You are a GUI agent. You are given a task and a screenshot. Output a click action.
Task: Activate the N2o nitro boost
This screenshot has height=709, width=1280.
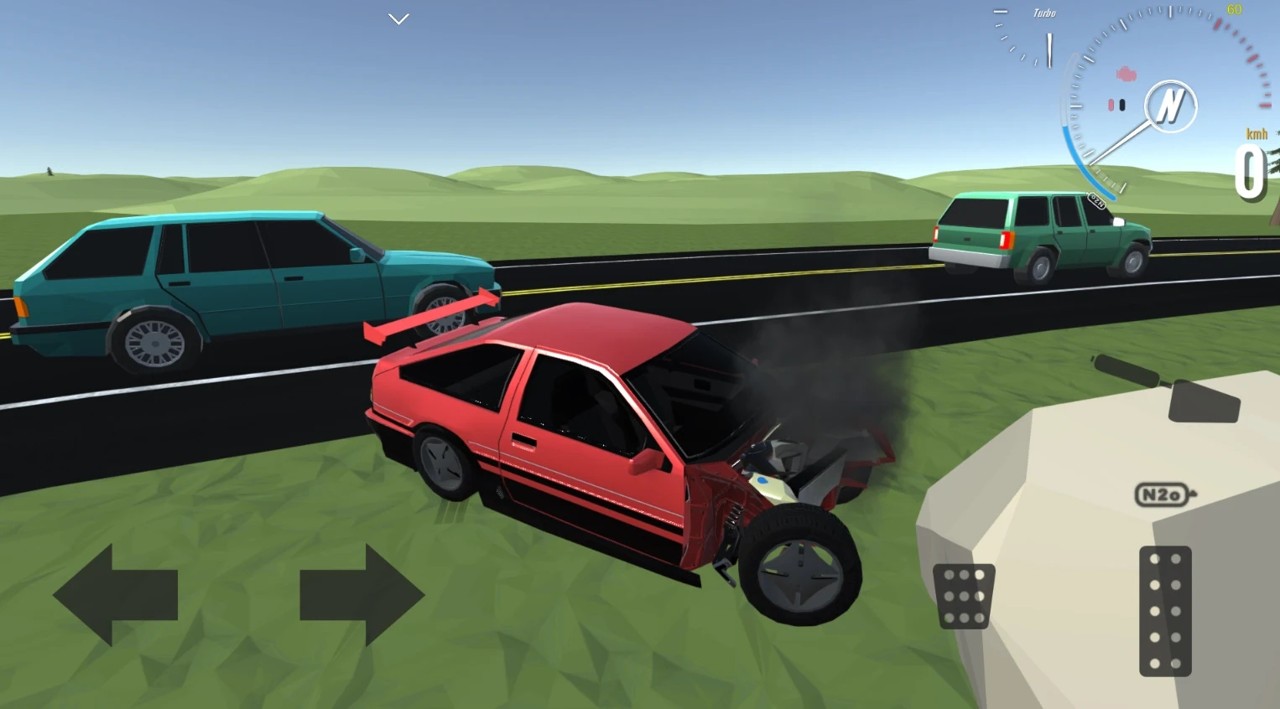click(1165, 494)
